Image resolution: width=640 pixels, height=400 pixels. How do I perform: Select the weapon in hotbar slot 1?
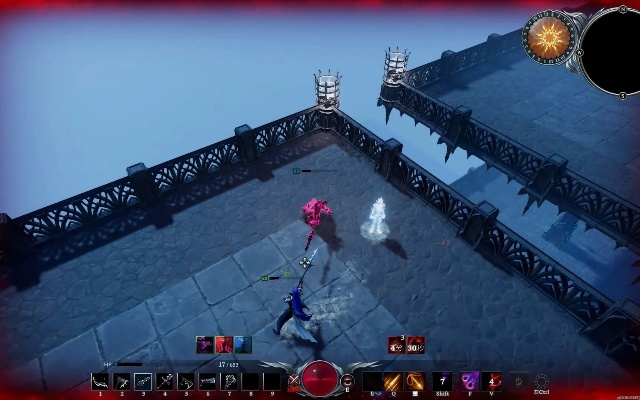(100, 381)
